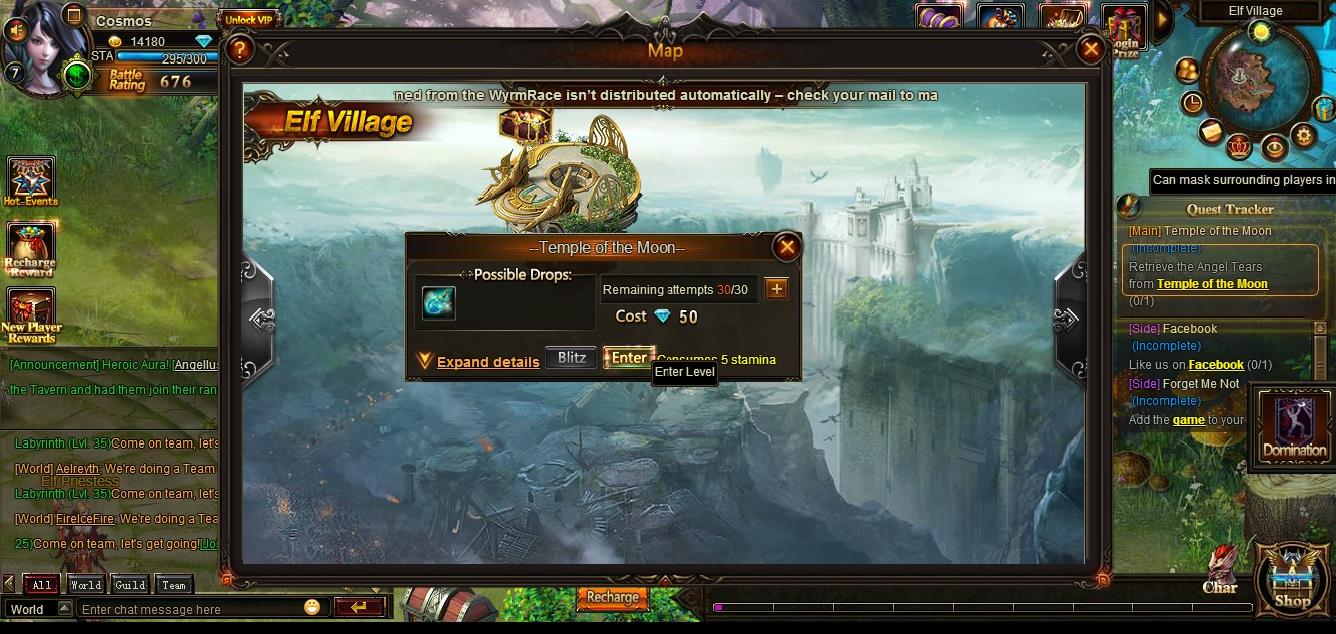Close the Temple of the Moon popup
1336x634 pixels.
[x=787, y=247]
